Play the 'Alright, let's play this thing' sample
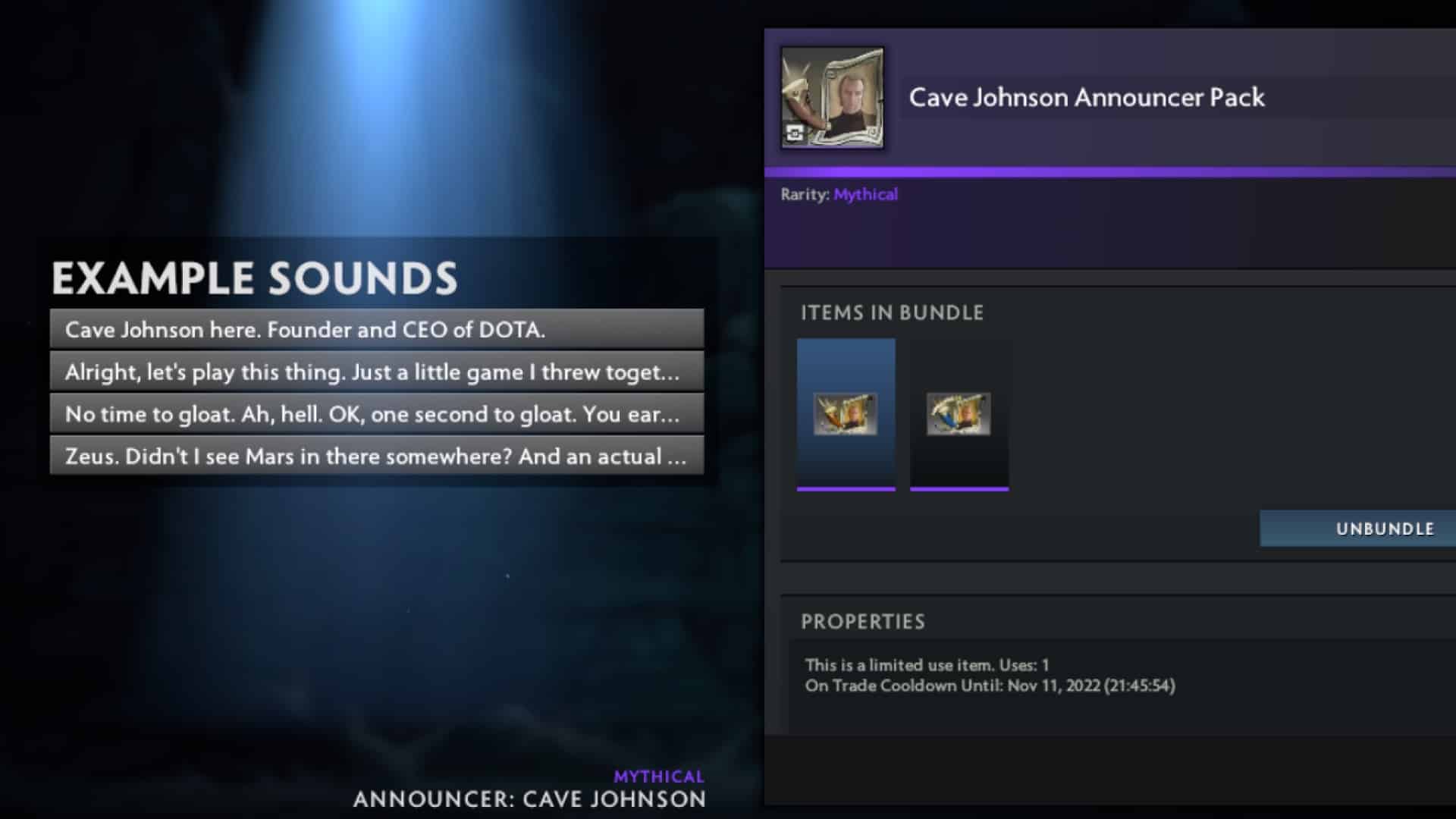Viewport: 1456px width, 819px height. pos(377,372)
